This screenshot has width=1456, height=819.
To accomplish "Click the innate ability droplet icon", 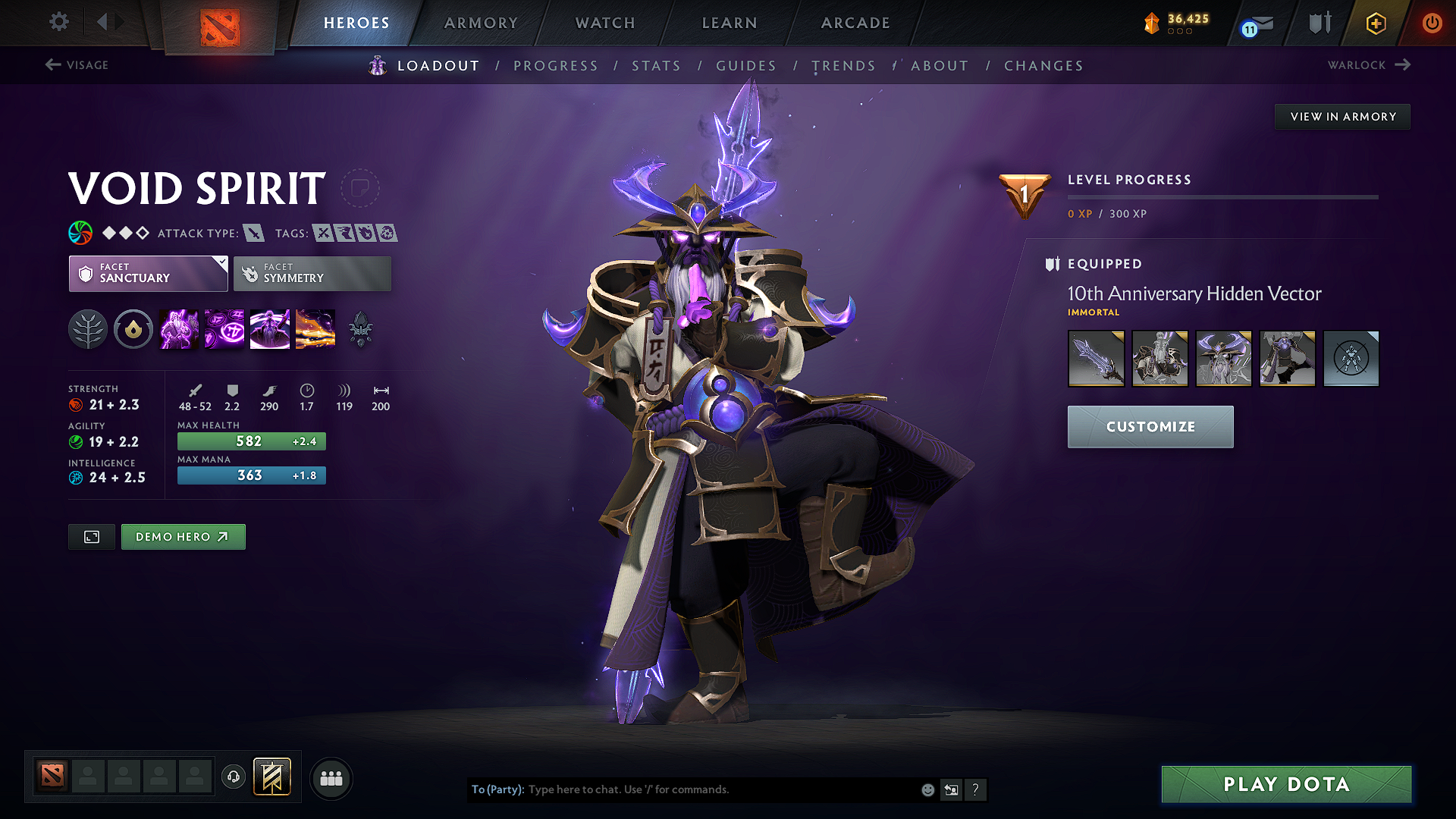I will pos(133,328).
